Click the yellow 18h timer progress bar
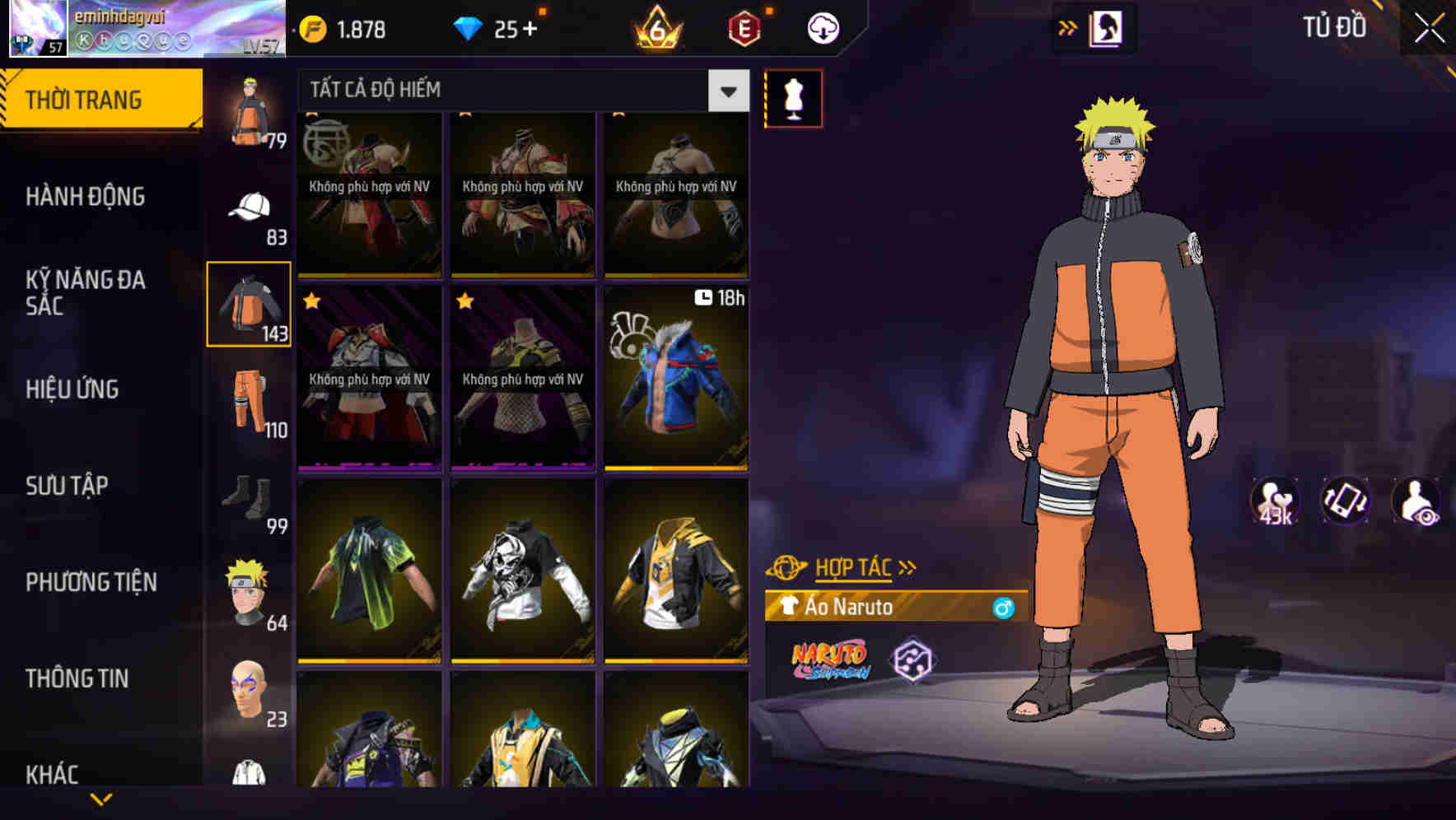The height and width of the screenshot is (820, 1456). pos(675,468)
